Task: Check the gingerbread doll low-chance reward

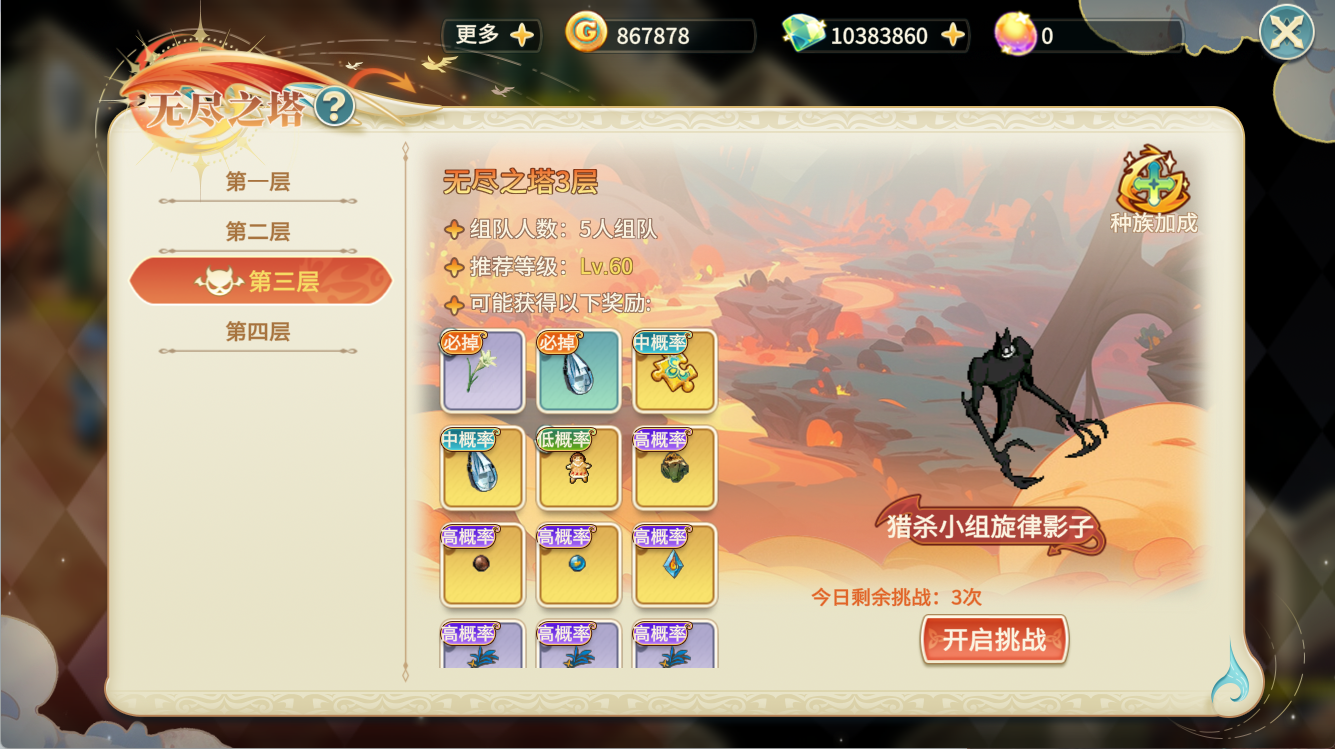Action: coord(579,468)
